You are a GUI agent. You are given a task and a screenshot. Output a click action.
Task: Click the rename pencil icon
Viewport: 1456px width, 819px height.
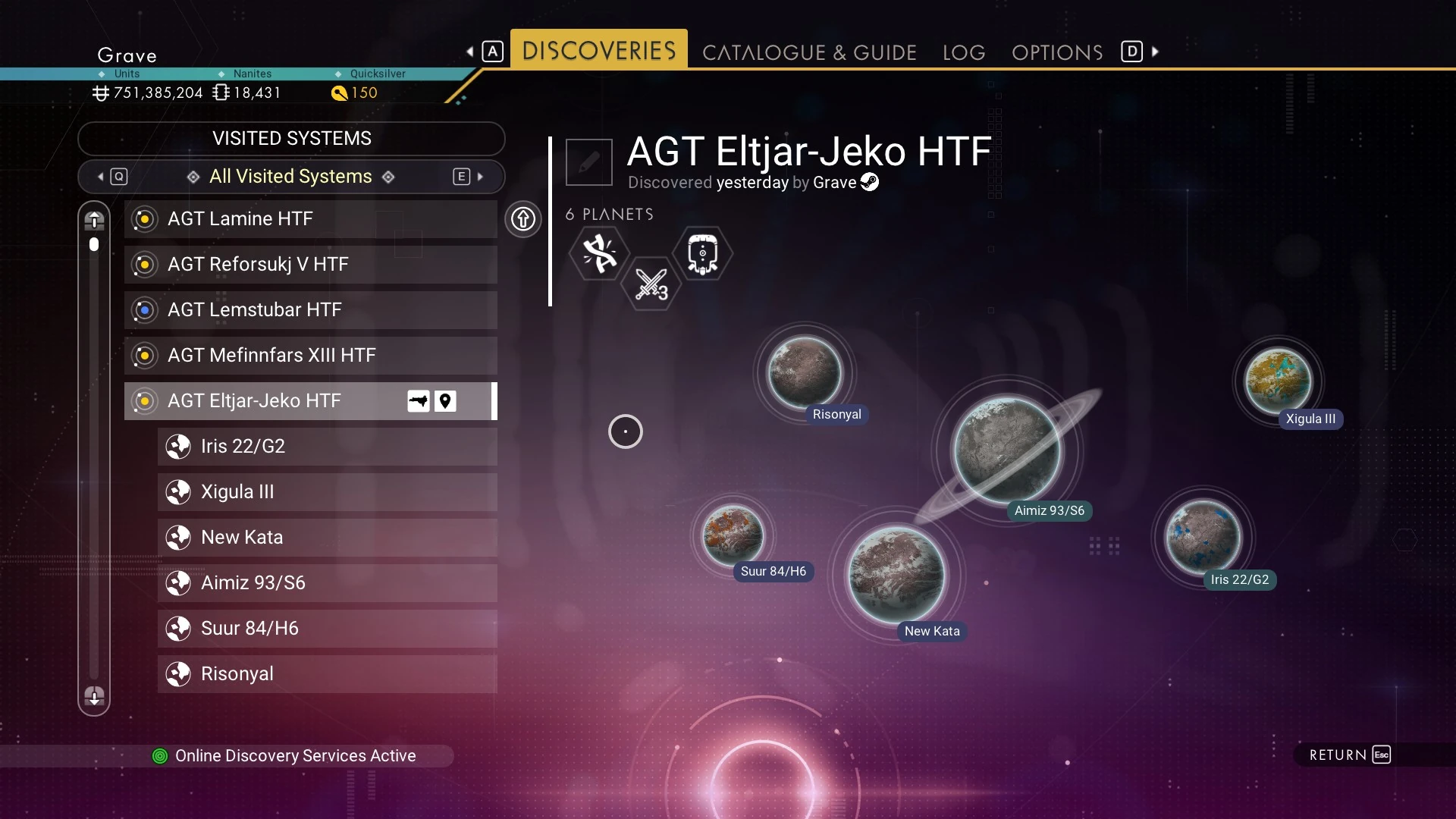pyautogui.click(x=589, y=162)
